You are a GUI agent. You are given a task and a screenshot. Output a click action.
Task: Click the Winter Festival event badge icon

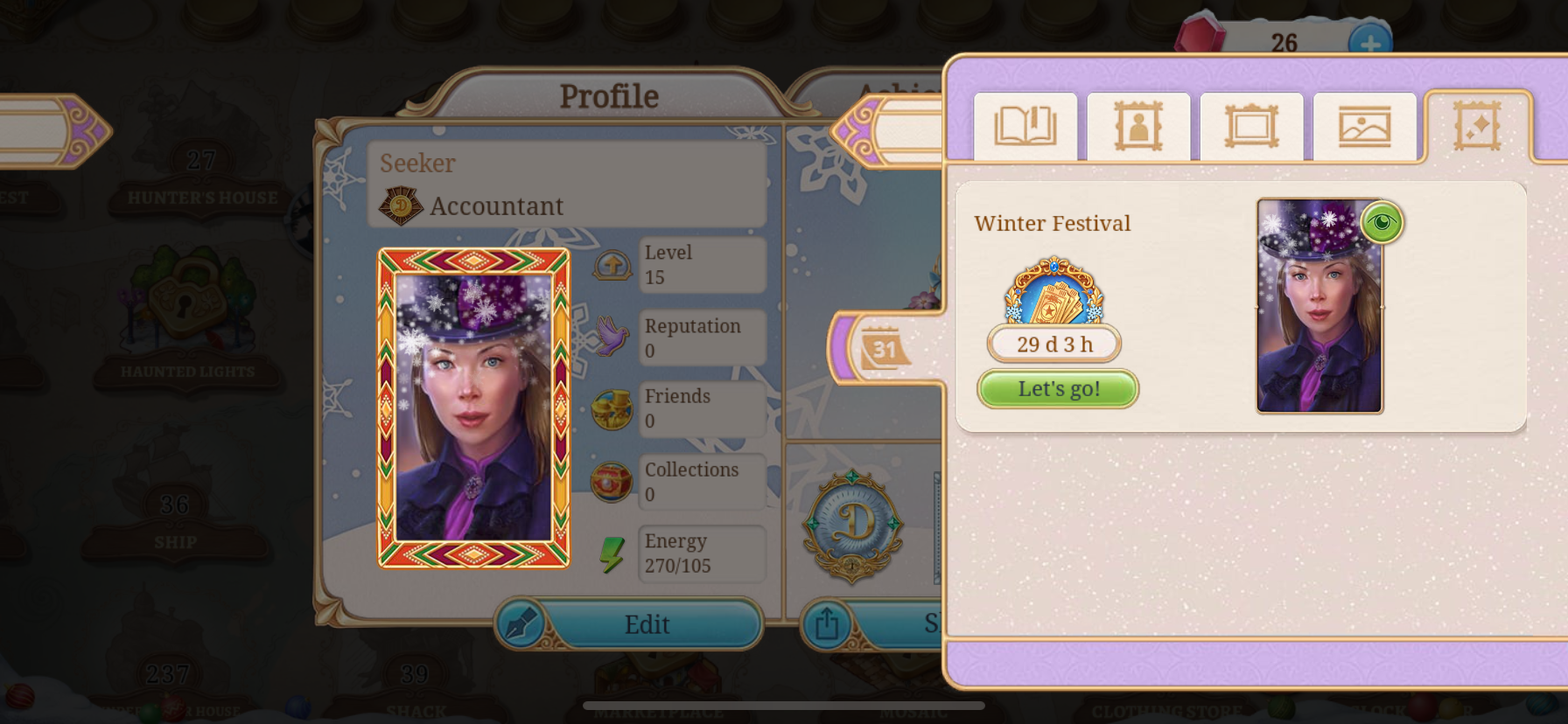pyautogui.click(x=1053, y=292)
